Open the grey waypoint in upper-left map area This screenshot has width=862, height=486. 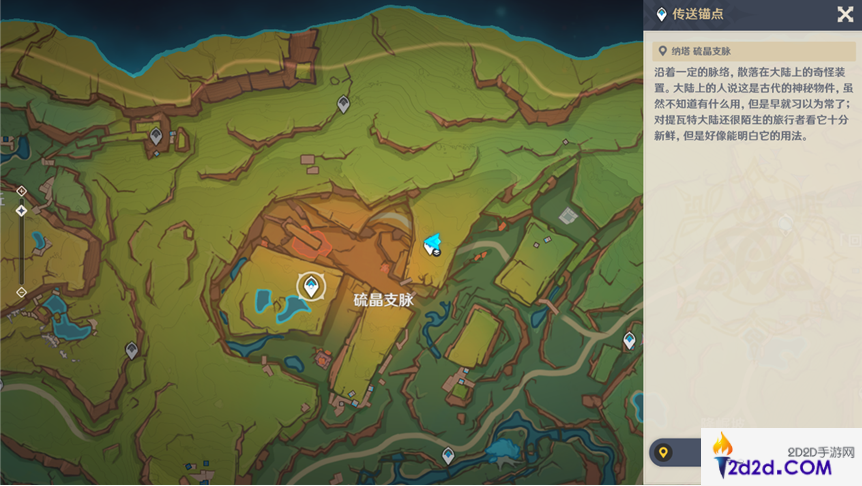(x=155, y=135)
